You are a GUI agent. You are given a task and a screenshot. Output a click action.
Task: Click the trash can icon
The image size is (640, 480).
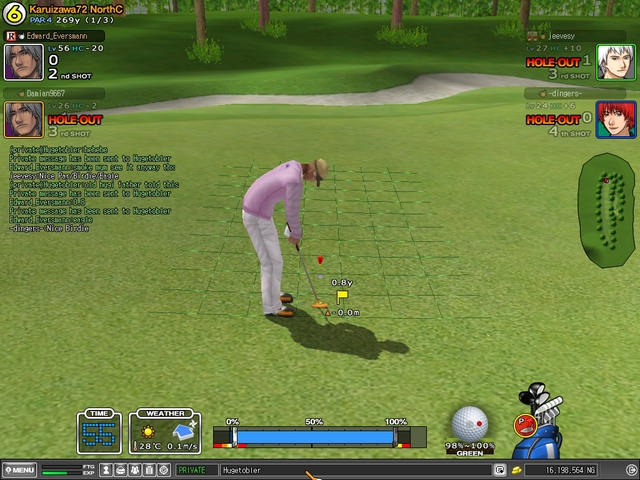[150, 469]
